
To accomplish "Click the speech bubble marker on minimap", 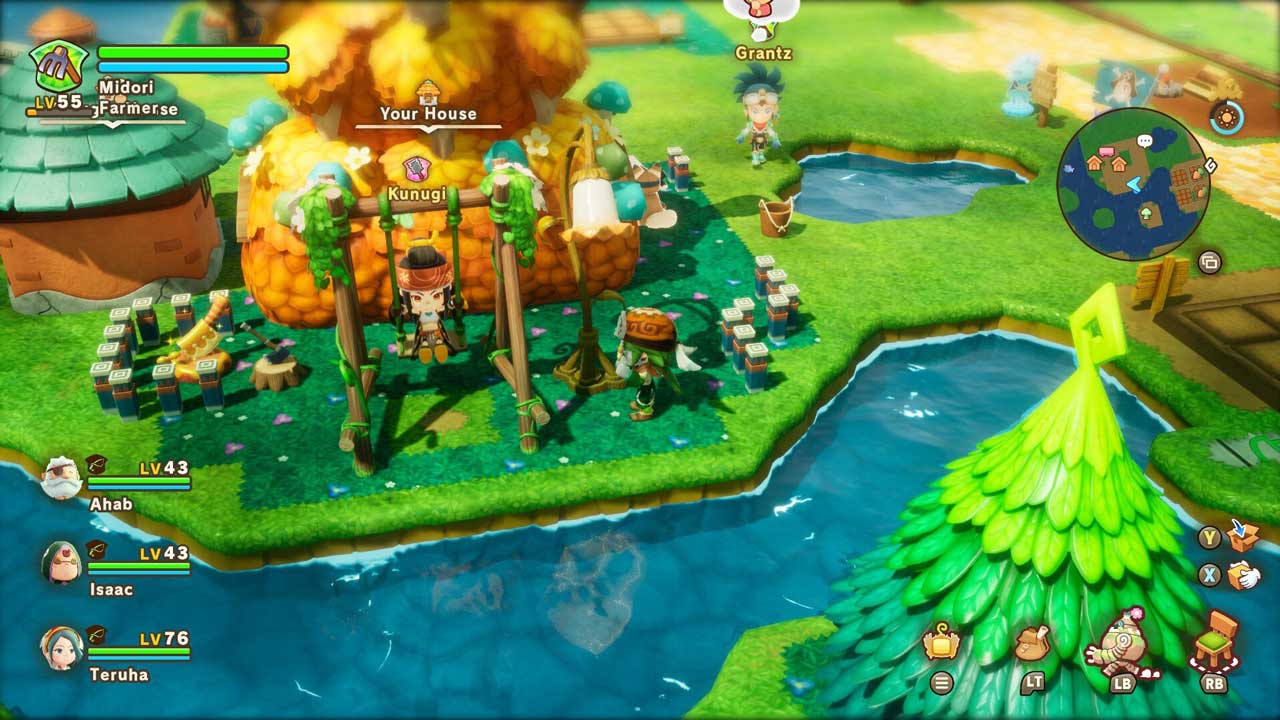I will click(1146, 141).
